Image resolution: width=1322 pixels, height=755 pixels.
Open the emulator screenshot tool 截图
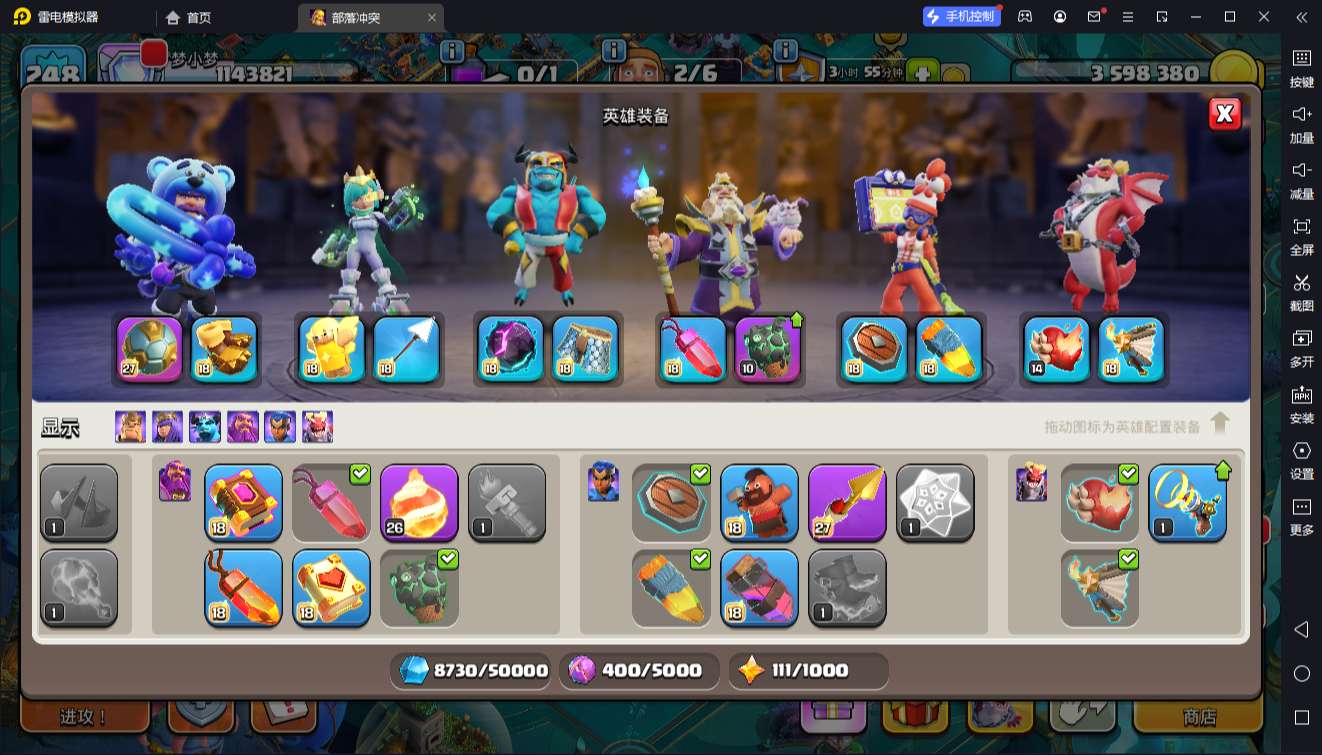(1301, 291)
